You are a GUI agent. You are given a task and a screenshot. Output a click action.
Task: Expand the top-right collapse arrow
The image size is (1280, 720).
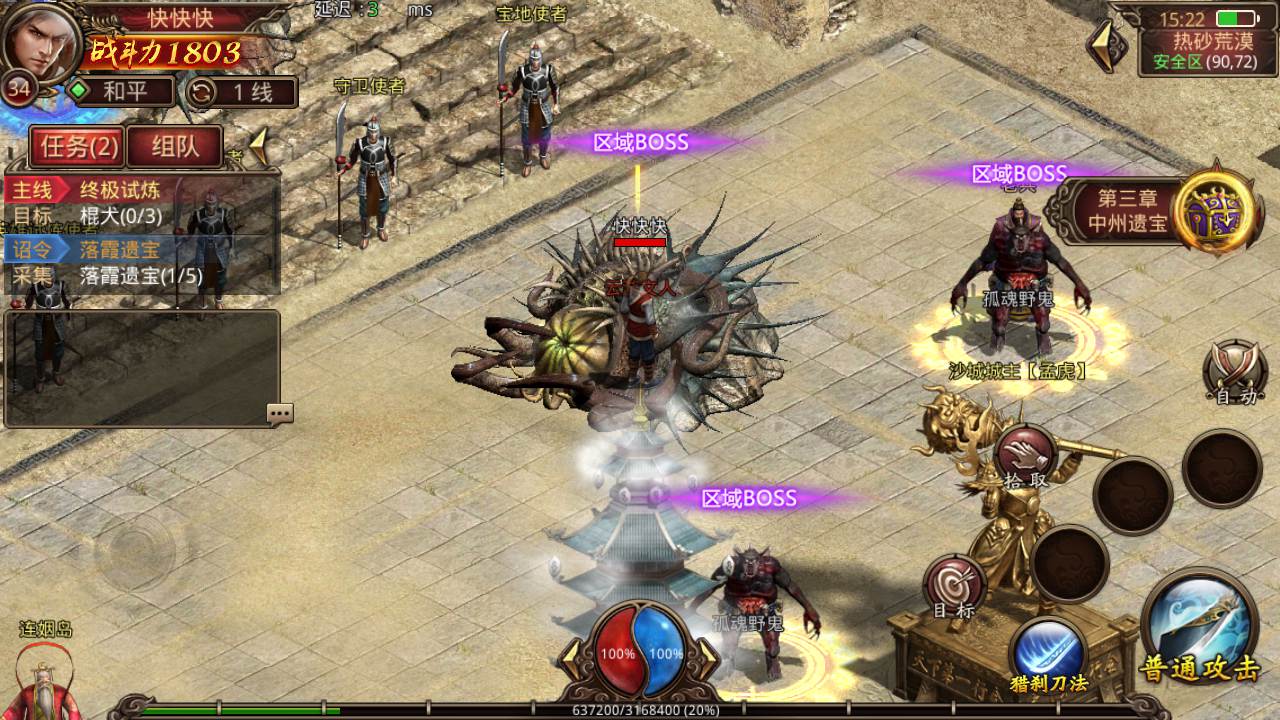tap(1105, 45)
